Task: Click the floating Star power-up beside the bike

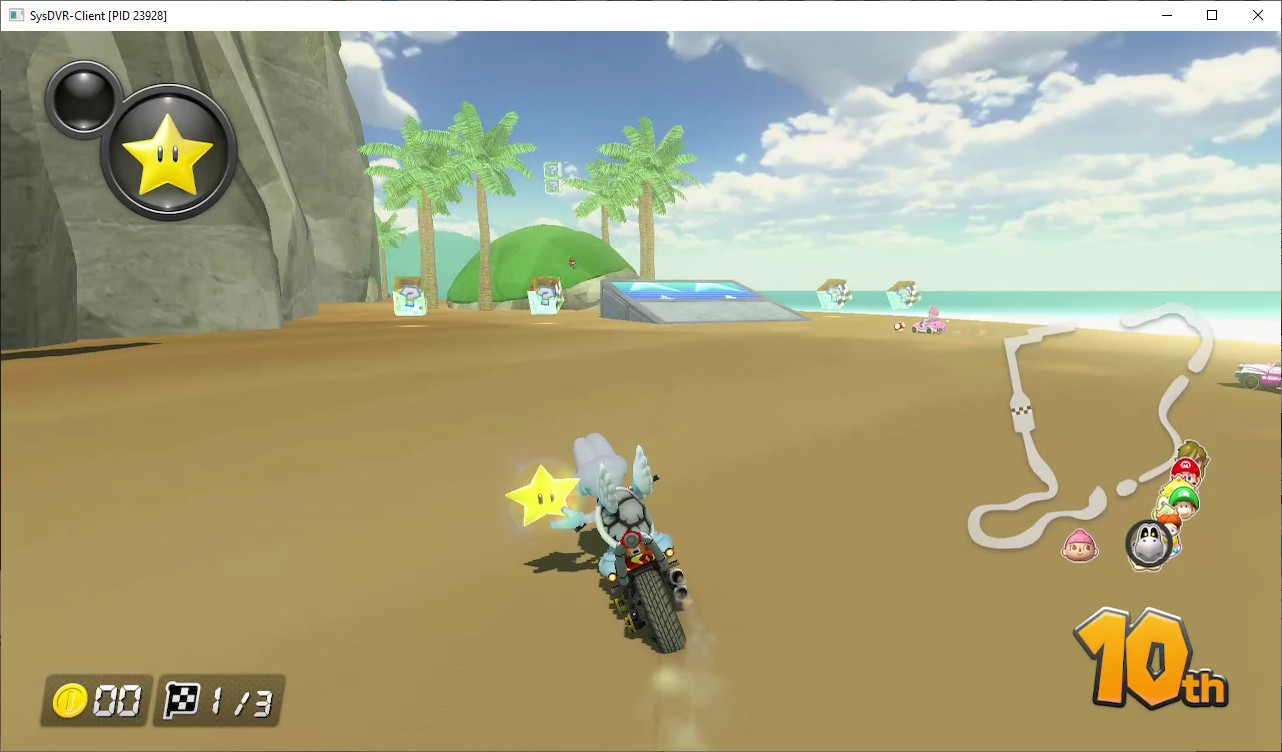Action: point(543,494)
